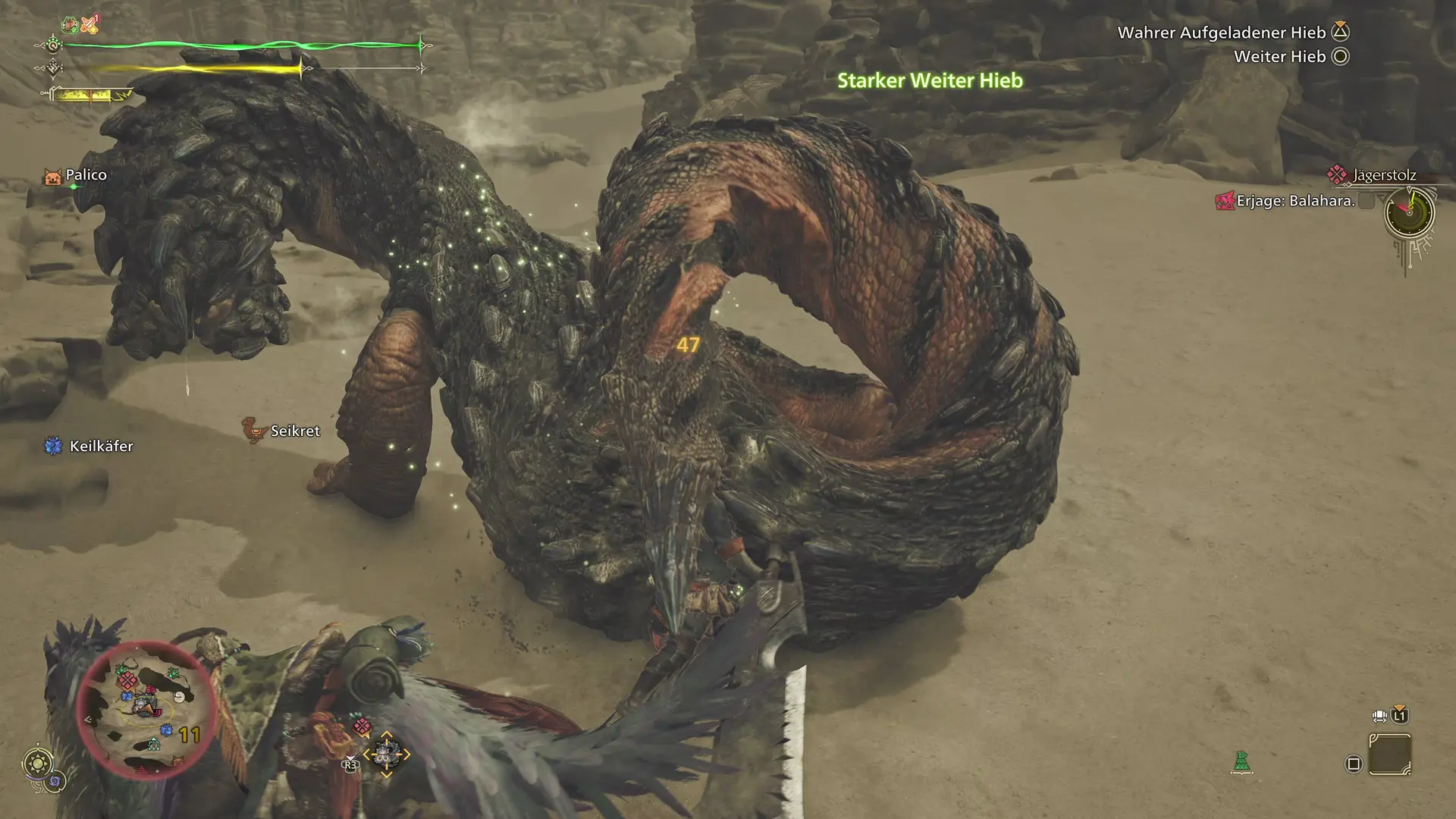Click the Palico face marker on minimap
The image size is (1456, 819).
click(x=177, y=761)
